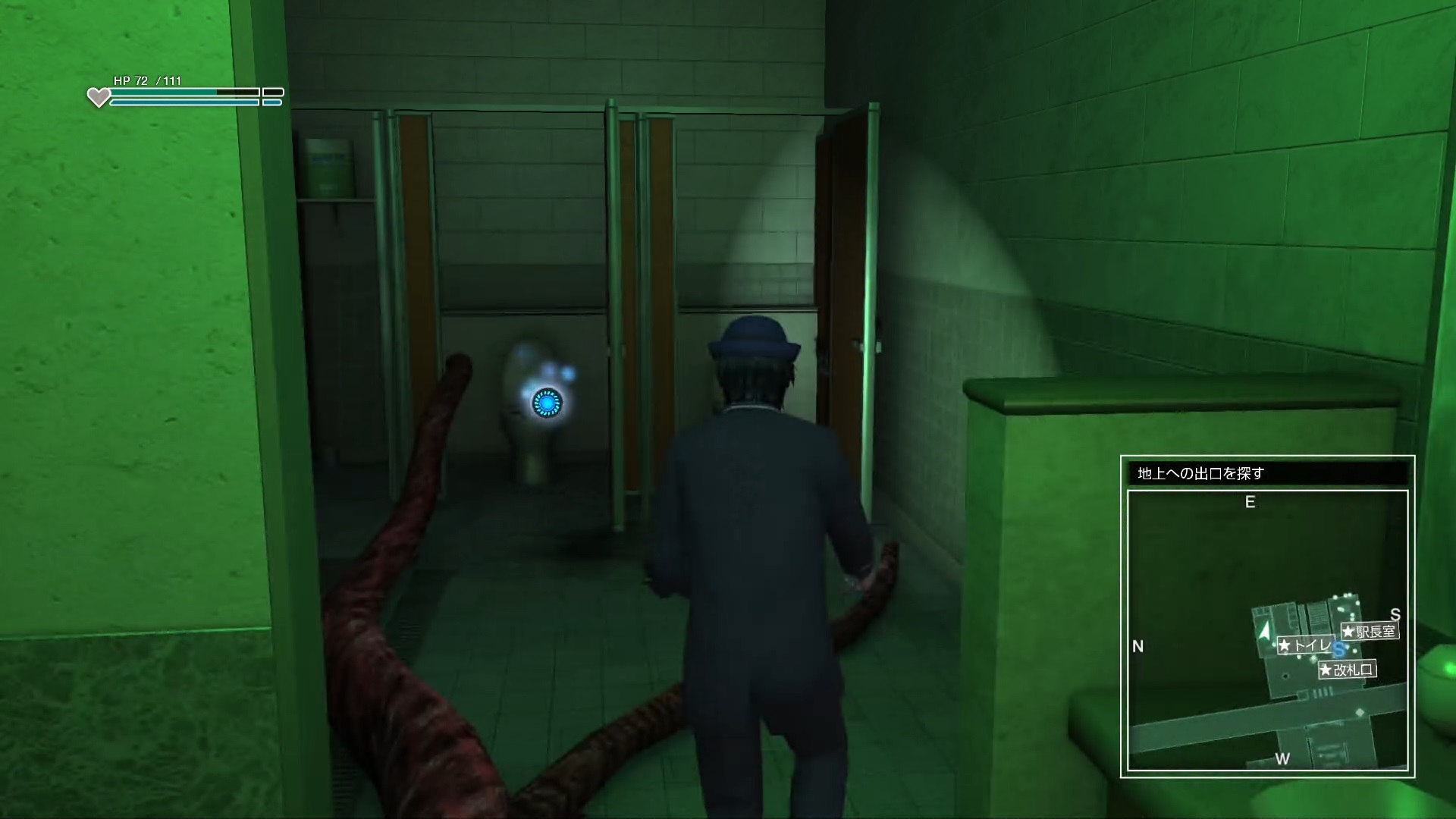Click the blue S marker on the minimap
The width and height of the screenshot is (1456, 819).
click(1339, 650)
